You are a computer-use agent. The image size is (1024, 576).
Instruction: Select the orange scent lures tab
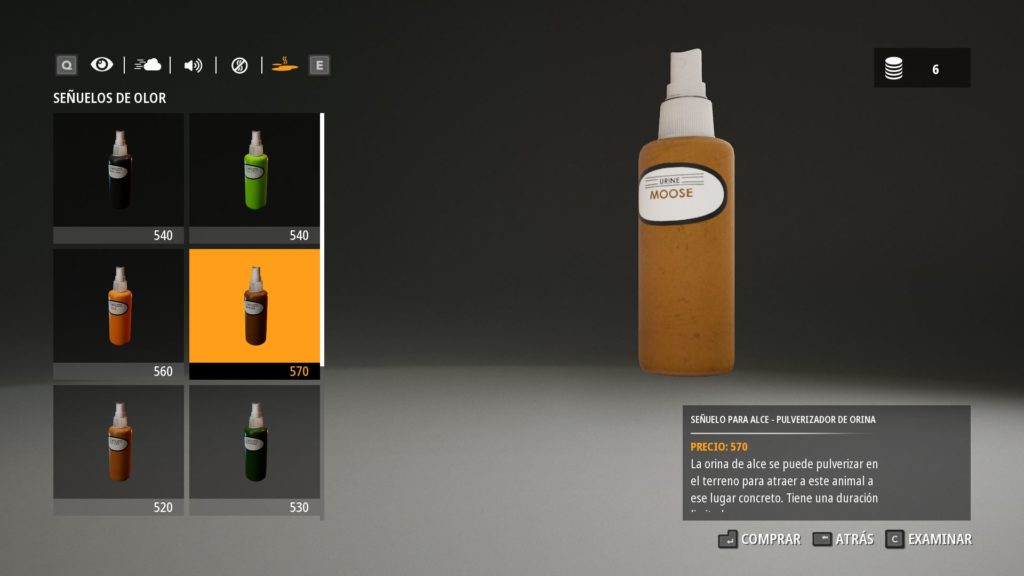284,65
